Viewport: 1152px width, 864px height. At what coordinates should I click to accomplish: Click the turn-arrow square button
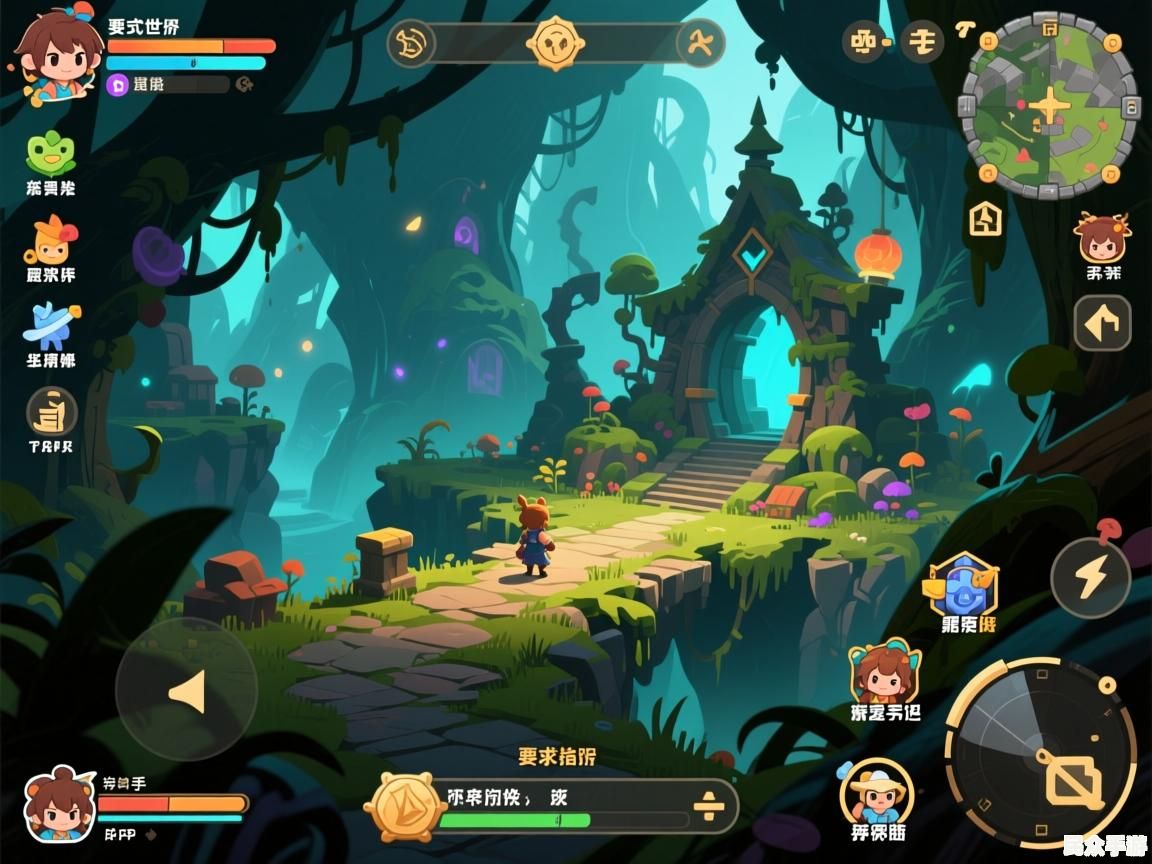point(1102,323)
